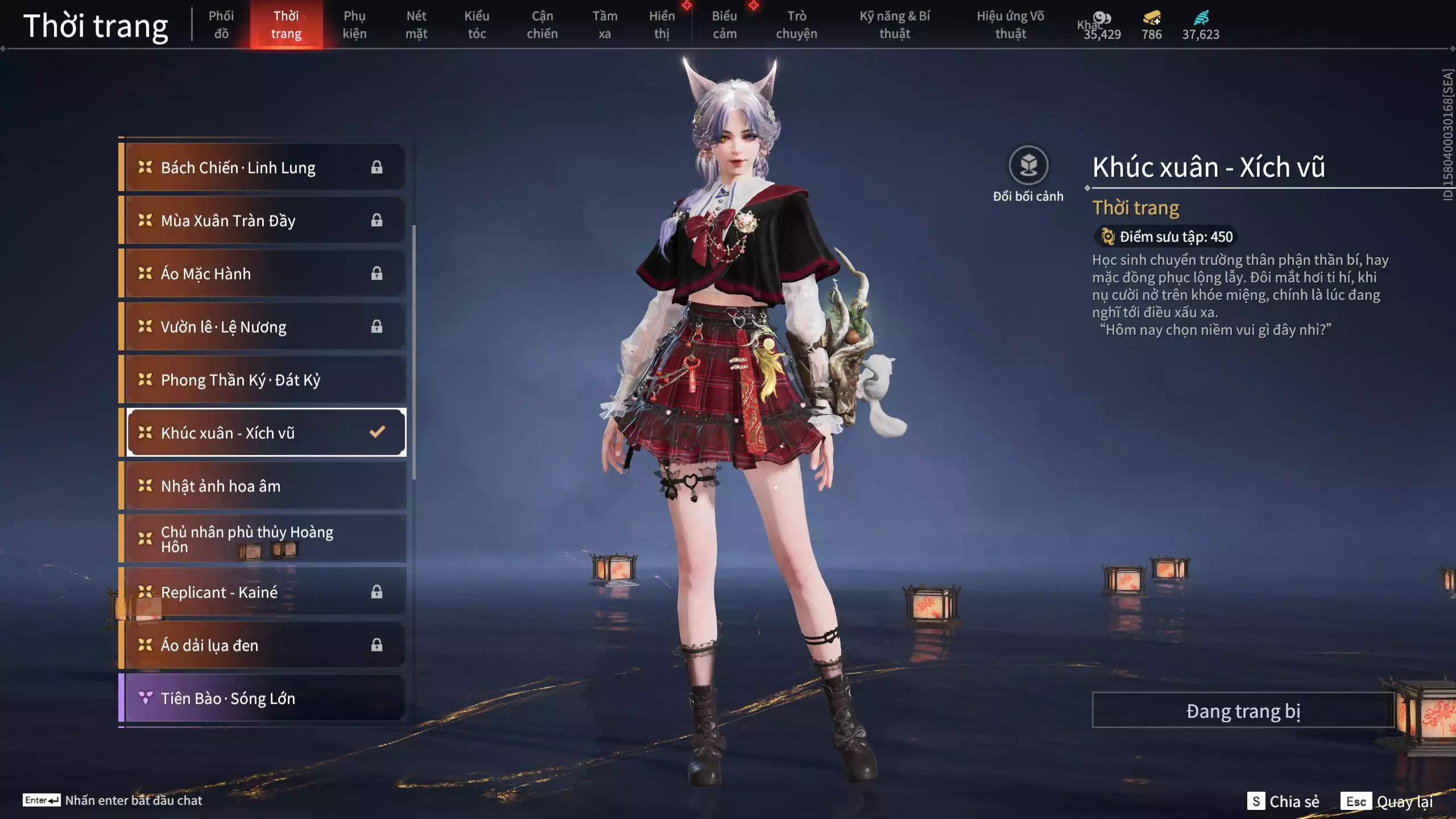Screen dimensions: 1456x819
Task: Open the Chia sẻ share option
Action: pyautogui.click(x=1283, y=801)
